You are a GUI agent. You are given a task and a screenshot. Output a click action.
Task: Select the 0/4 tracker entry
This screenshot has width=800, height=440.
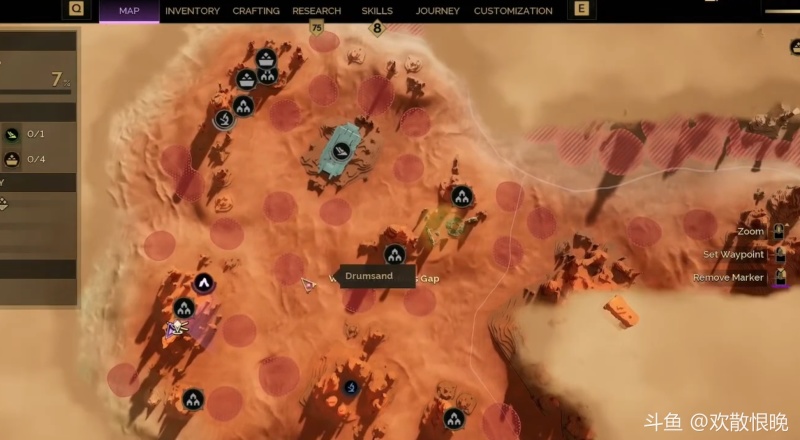pyautogui.click(x=24, y=159)
